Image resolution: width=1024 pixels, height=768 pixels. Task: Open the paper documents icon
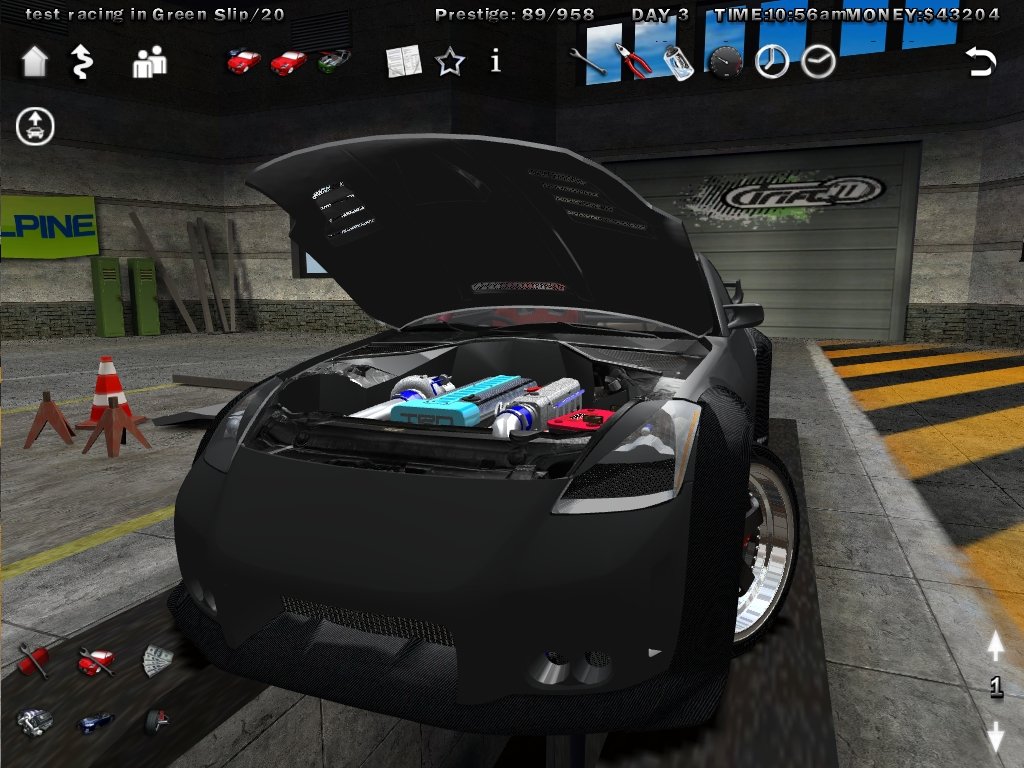click(404, 62)
